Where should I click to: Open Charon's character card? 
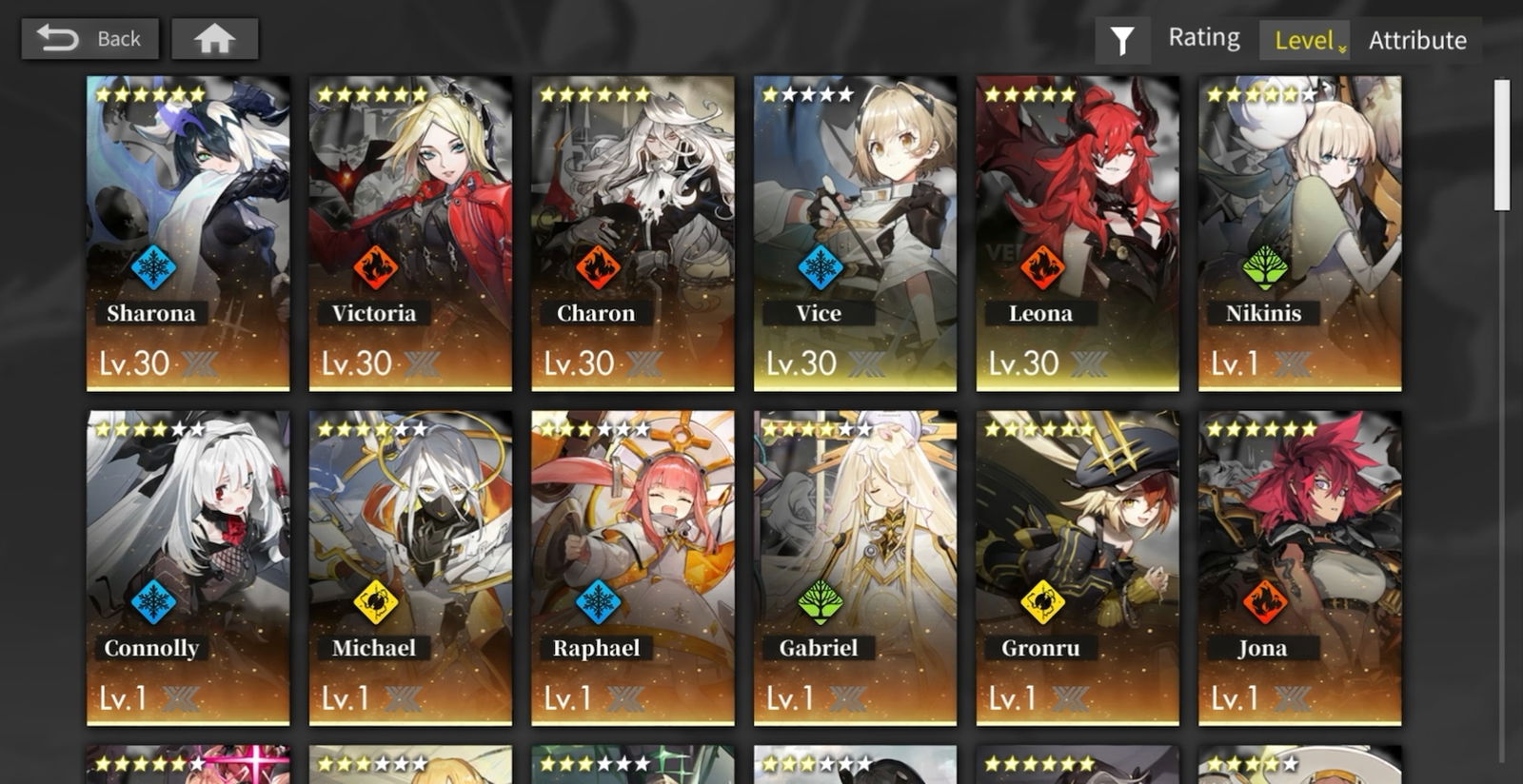(633, 233)
